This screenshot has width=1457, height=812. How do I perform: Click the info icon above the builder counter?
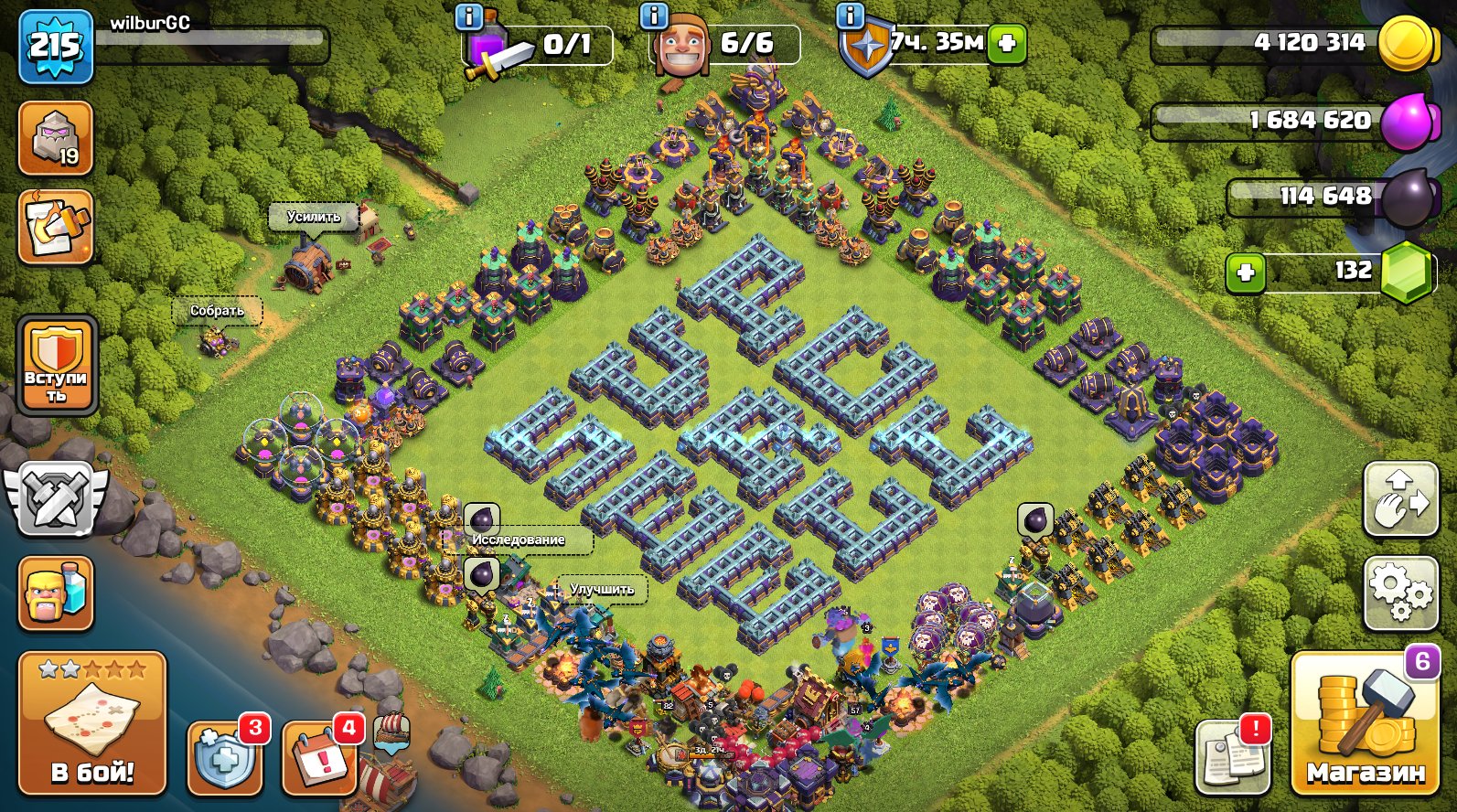click(652, 16)
